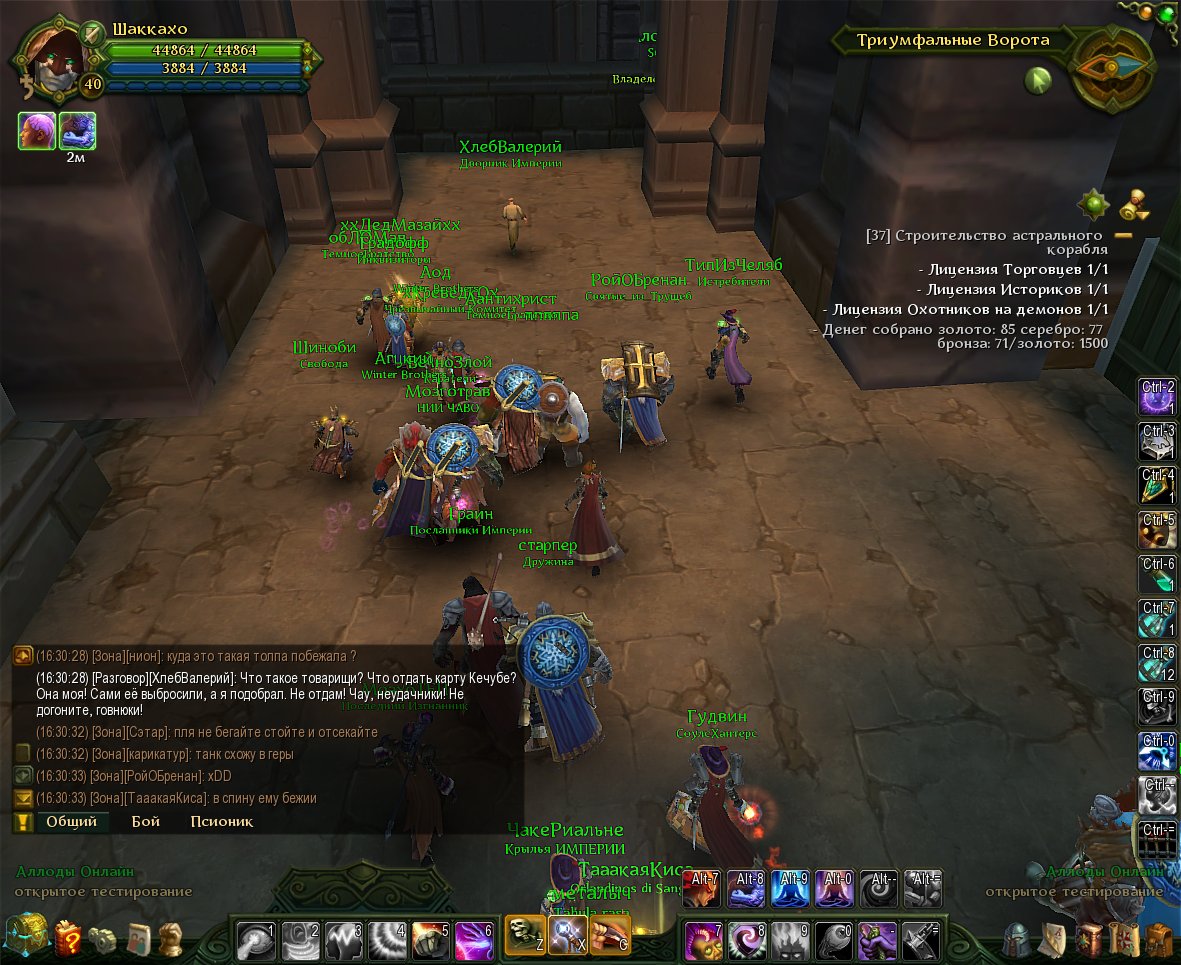Viewport: 1181px width, 965px height.
Task: Select the Общий chat tab
Action: point(71,822)
